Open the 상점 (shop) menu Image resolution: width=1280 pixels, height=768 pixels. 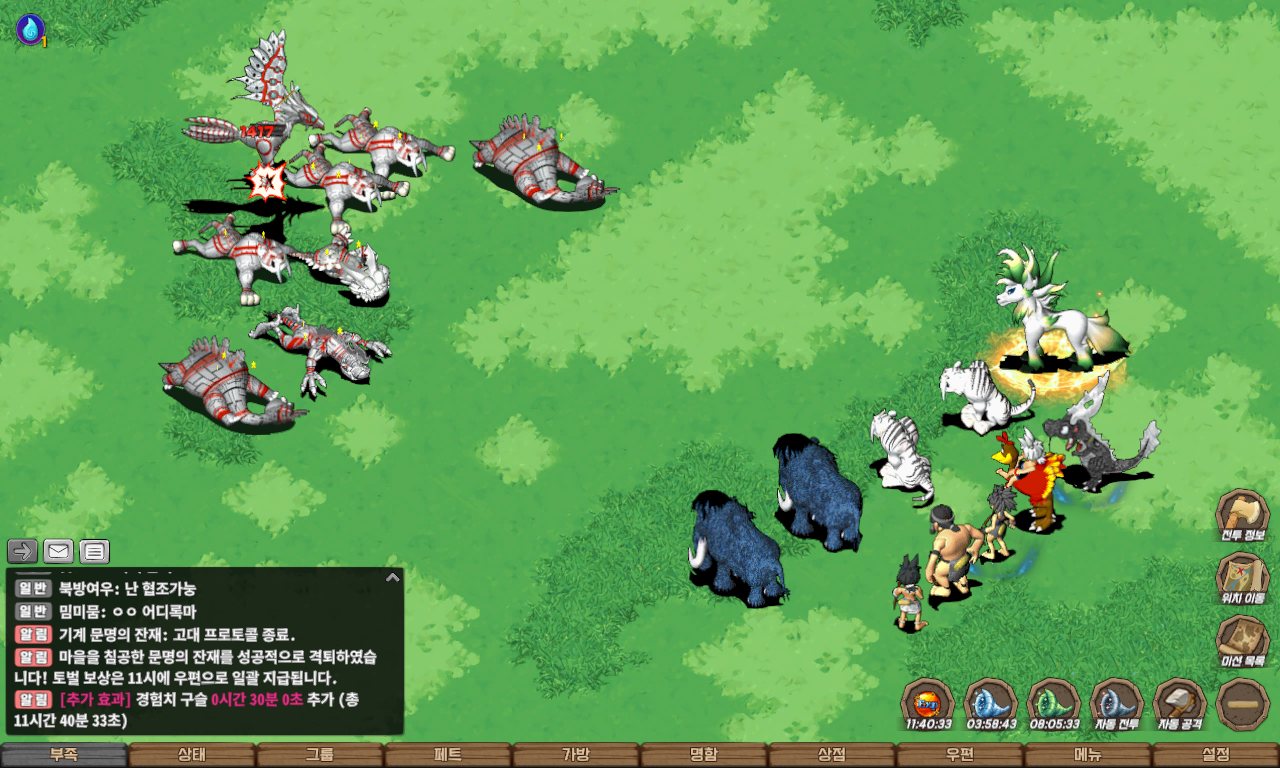click(x=832, y=755)
